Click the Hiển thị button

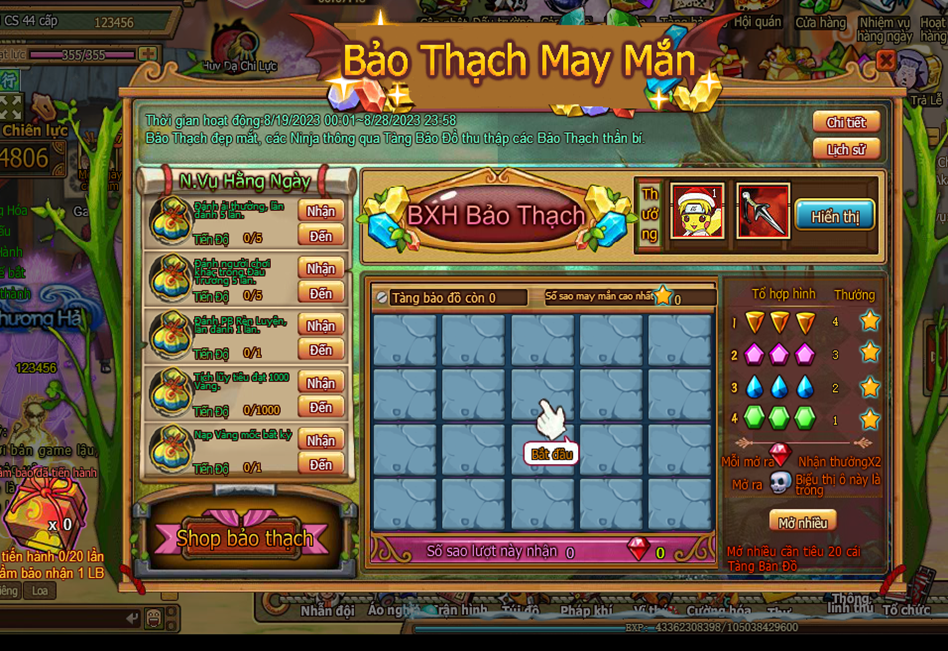[835, 216]
